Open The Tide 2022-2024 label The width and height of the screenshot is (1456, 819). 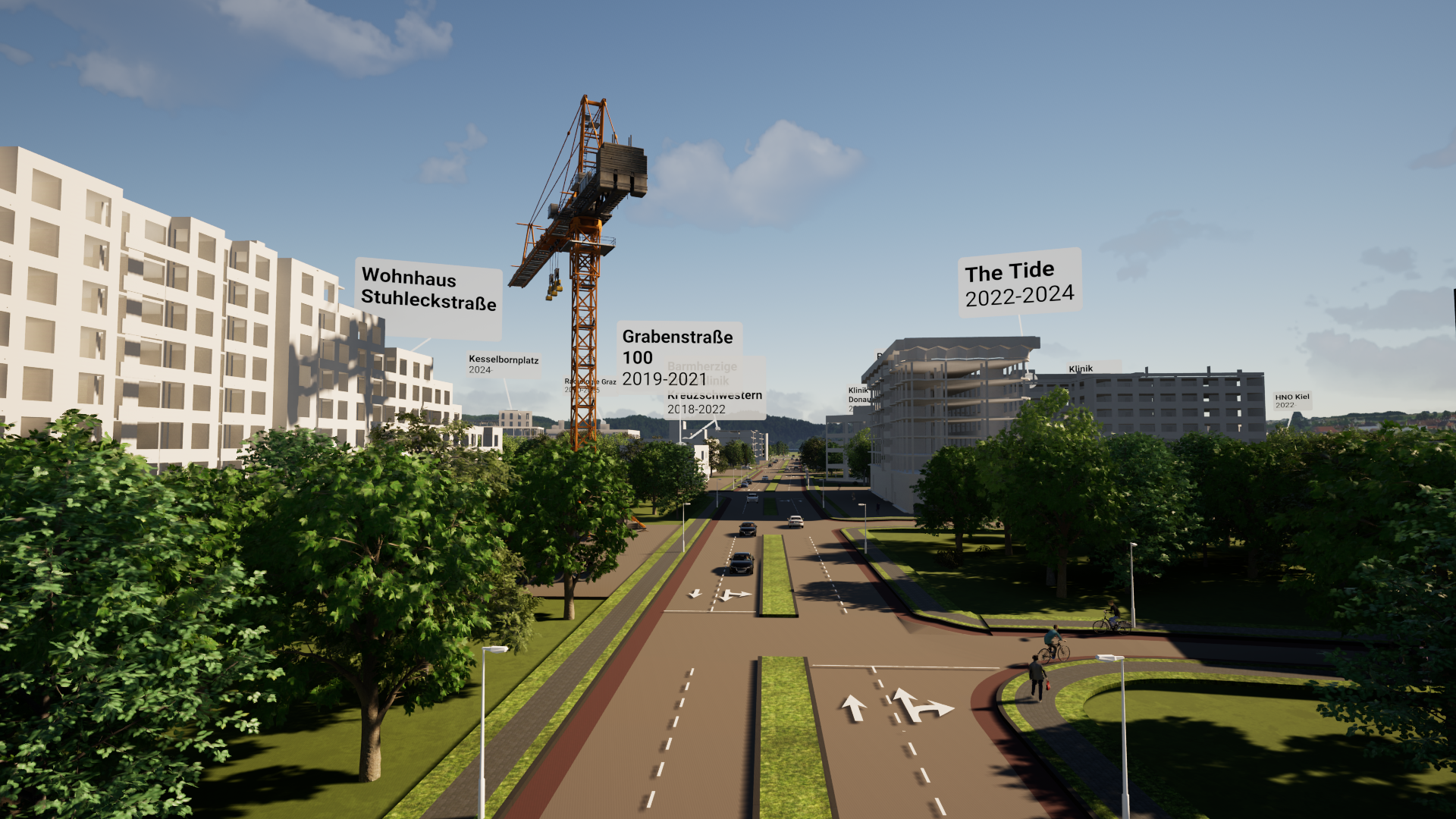(1019, 284)
